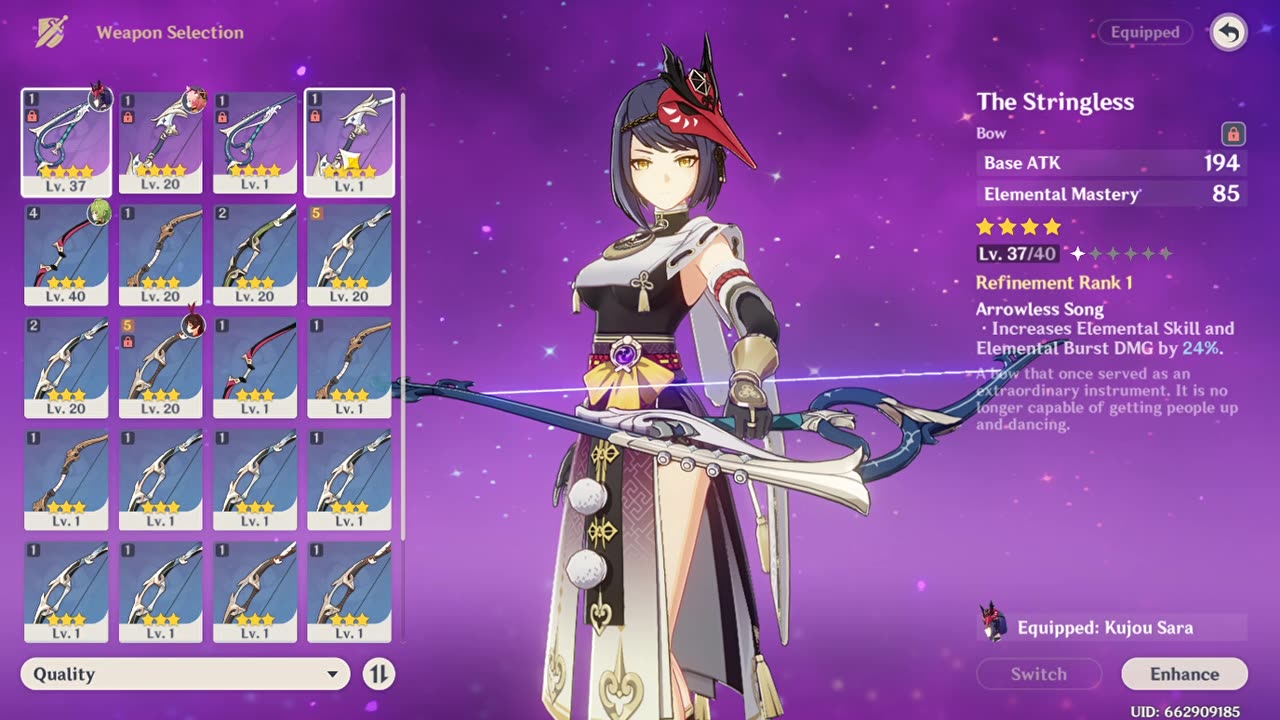This screenshot has width=1280, height=720.
Task: Click the Switch weapon button
Action: coord(1038,674)
